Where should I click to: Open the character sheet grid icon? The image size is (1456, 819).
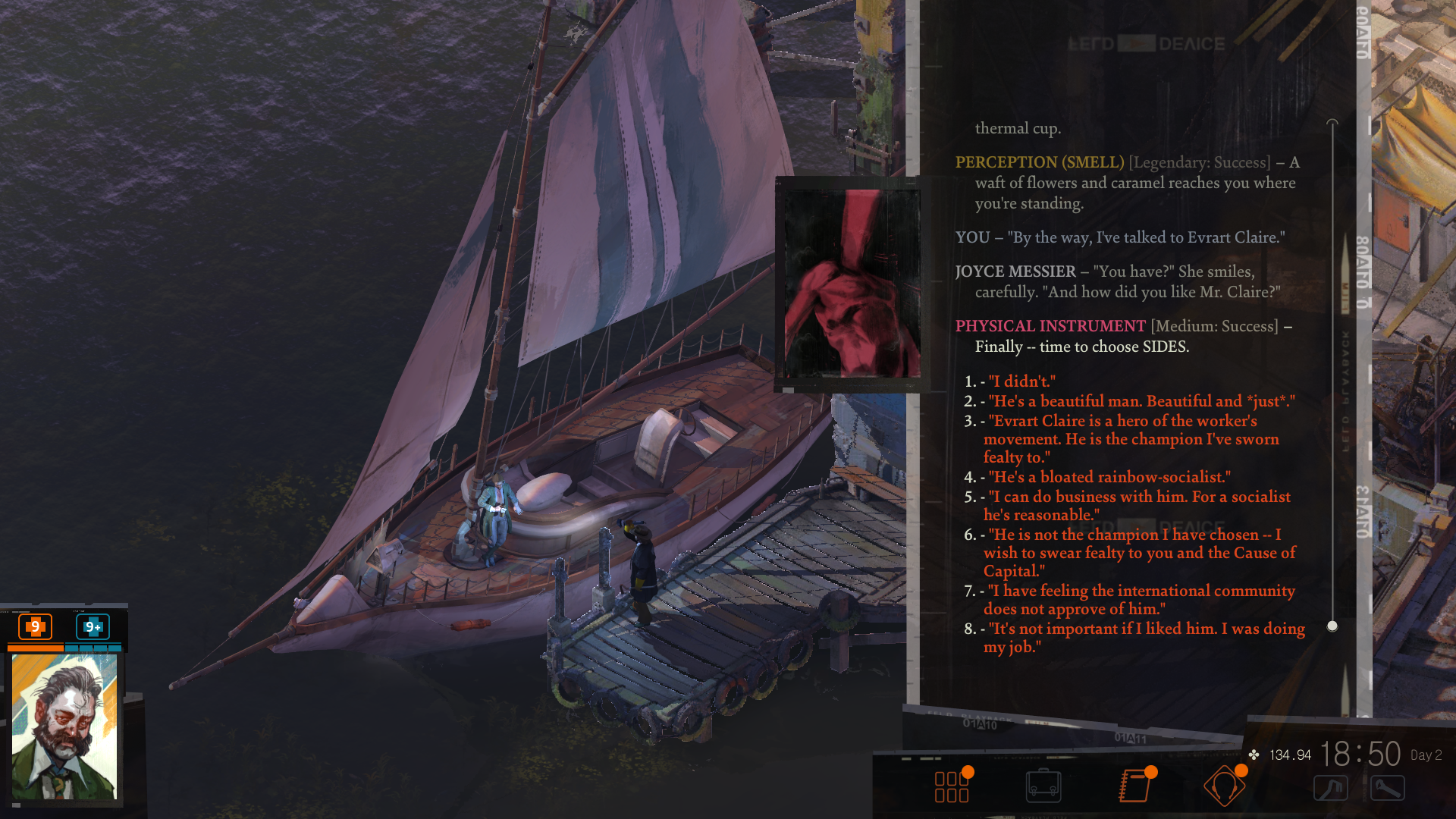952,786
